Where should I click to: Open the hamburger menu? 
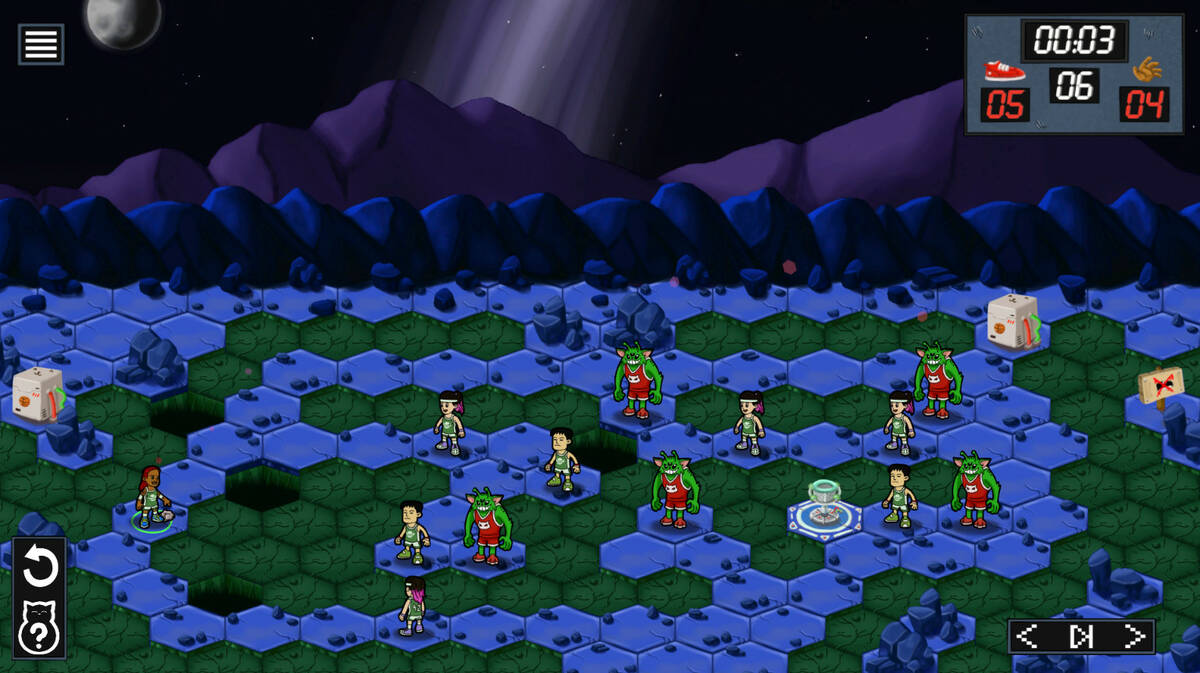(x=41, y=44)
